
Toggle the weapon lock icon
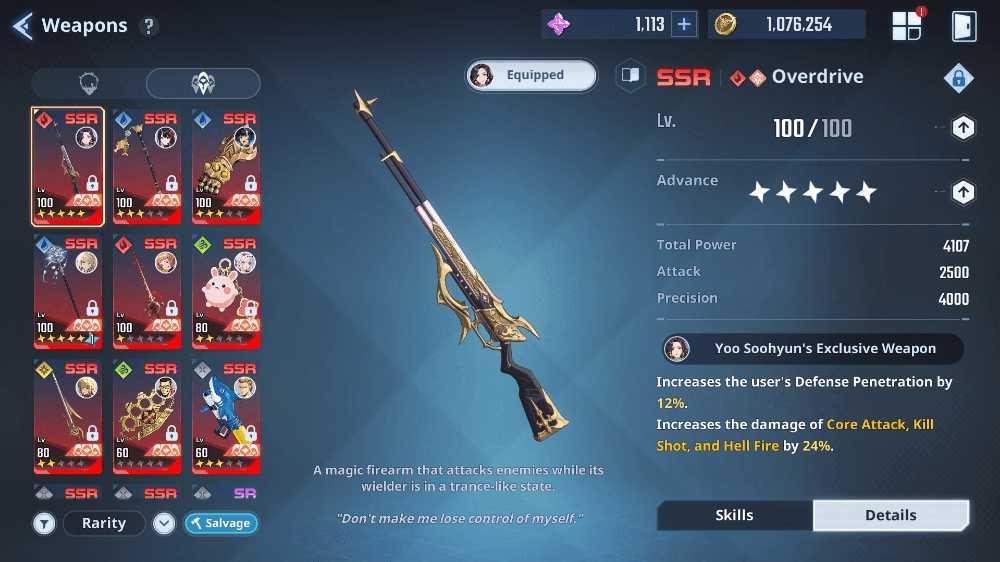(x=958, y=78)
